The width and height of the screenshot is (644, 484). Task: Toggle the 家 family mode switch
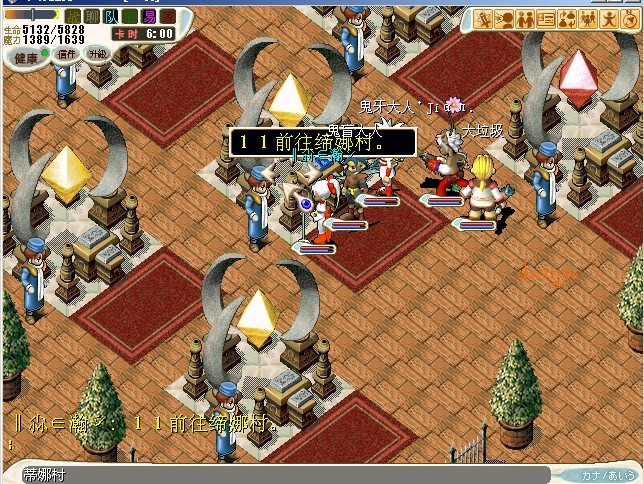(168, 17)
